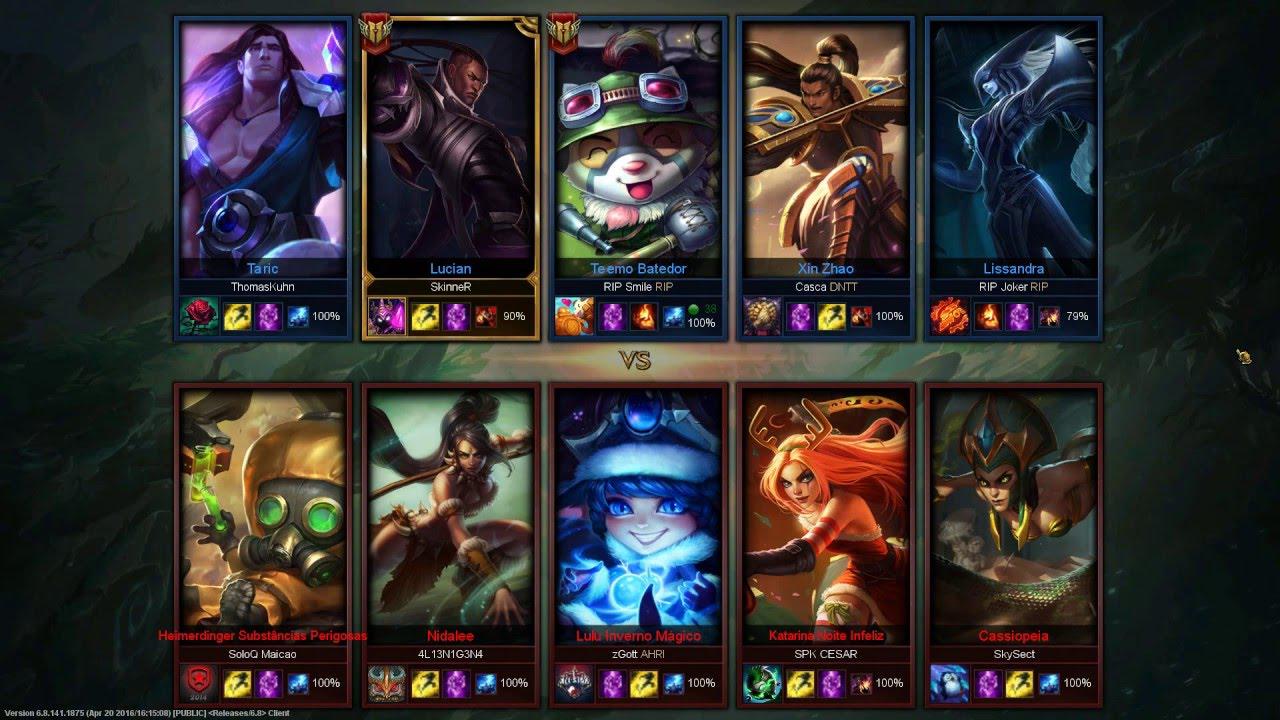
Task: Click Lissandra's orange Ignite spell icon
Action: [x=989, y=316]
